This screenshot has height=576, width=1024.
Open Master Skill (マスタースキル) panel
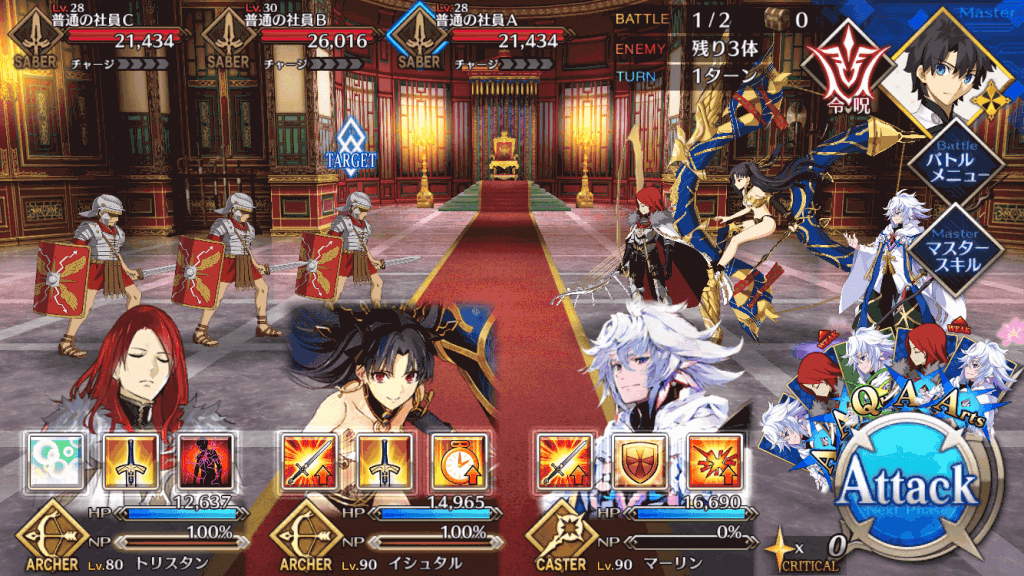coord(949,246)
